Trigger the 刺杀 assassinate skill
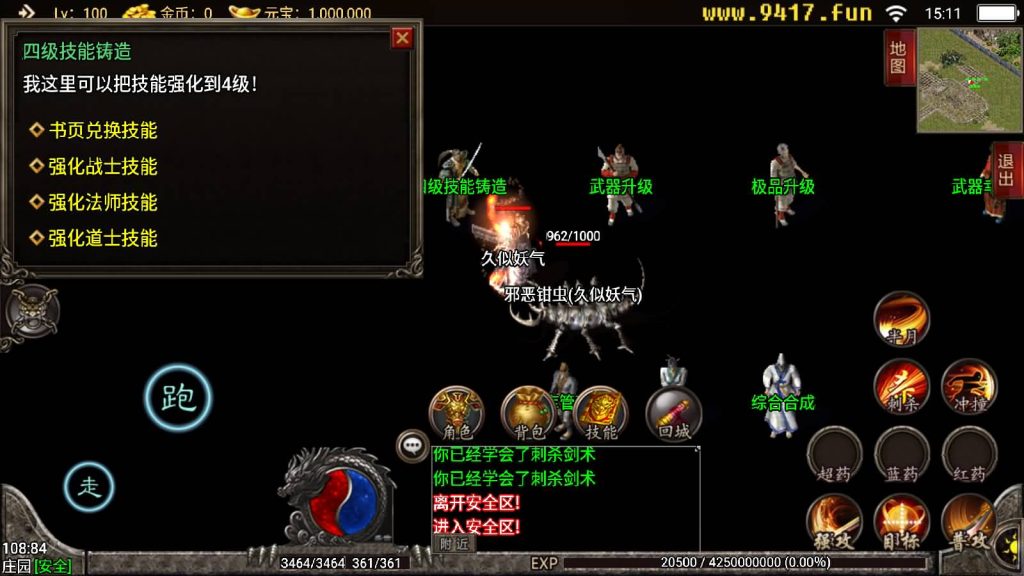Screen dimensions: 1024x576 click(x=902, y=387)
